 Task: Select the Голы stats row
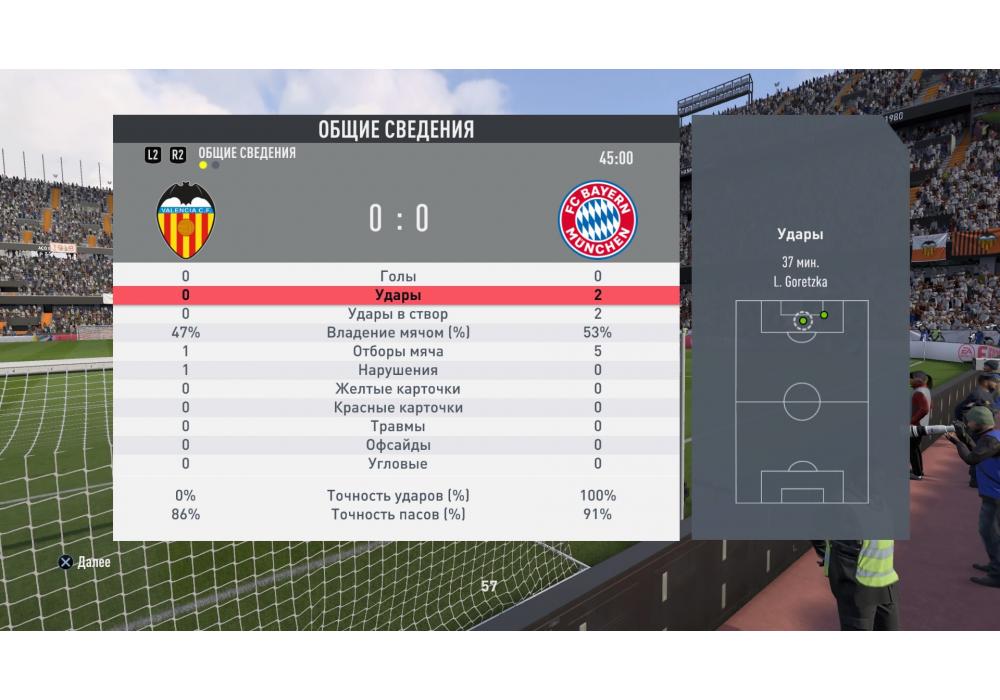pyautogui.click(x=398, y=276)
